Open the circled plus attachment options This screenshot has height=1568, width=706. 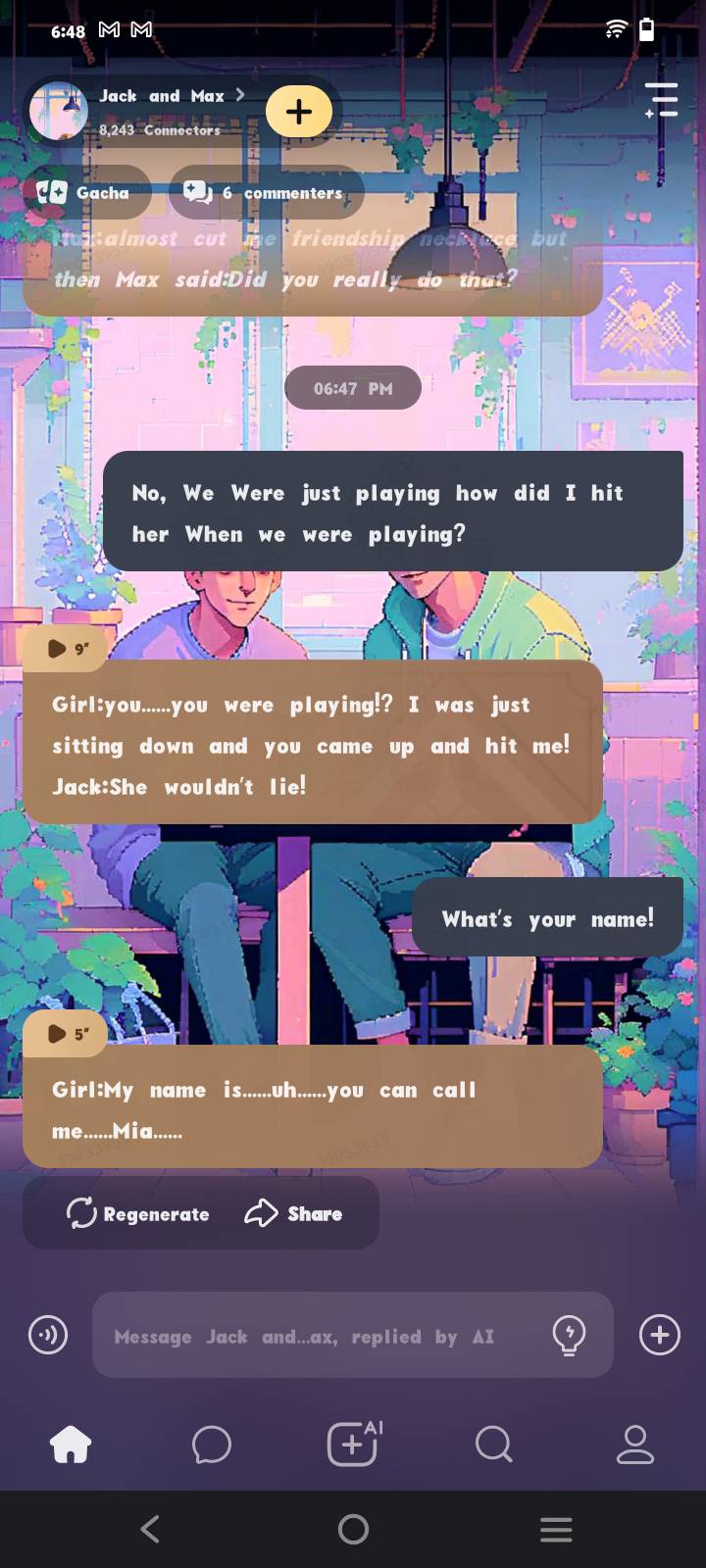point(660,1335)
